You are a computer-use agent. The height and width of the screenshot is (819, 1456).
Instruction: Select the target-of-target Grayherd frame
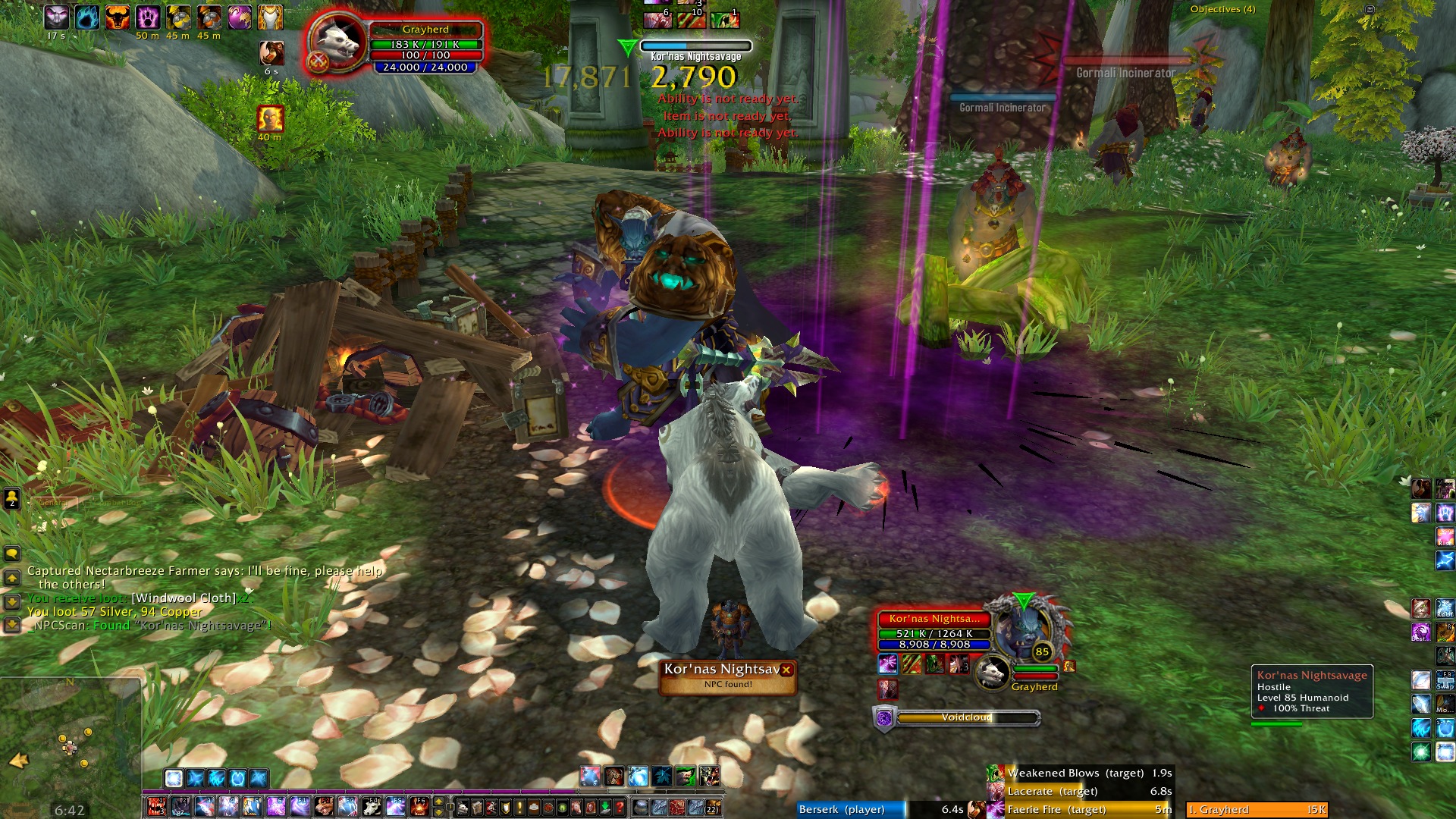(993, 672)
